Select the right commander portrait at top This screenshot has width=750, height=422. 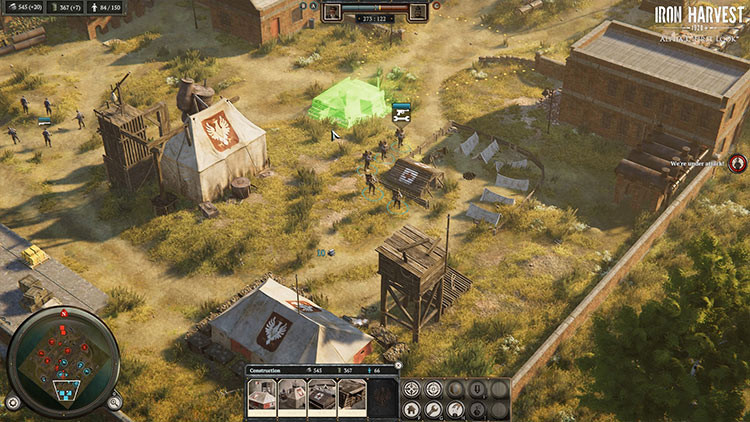coord(418,11)
